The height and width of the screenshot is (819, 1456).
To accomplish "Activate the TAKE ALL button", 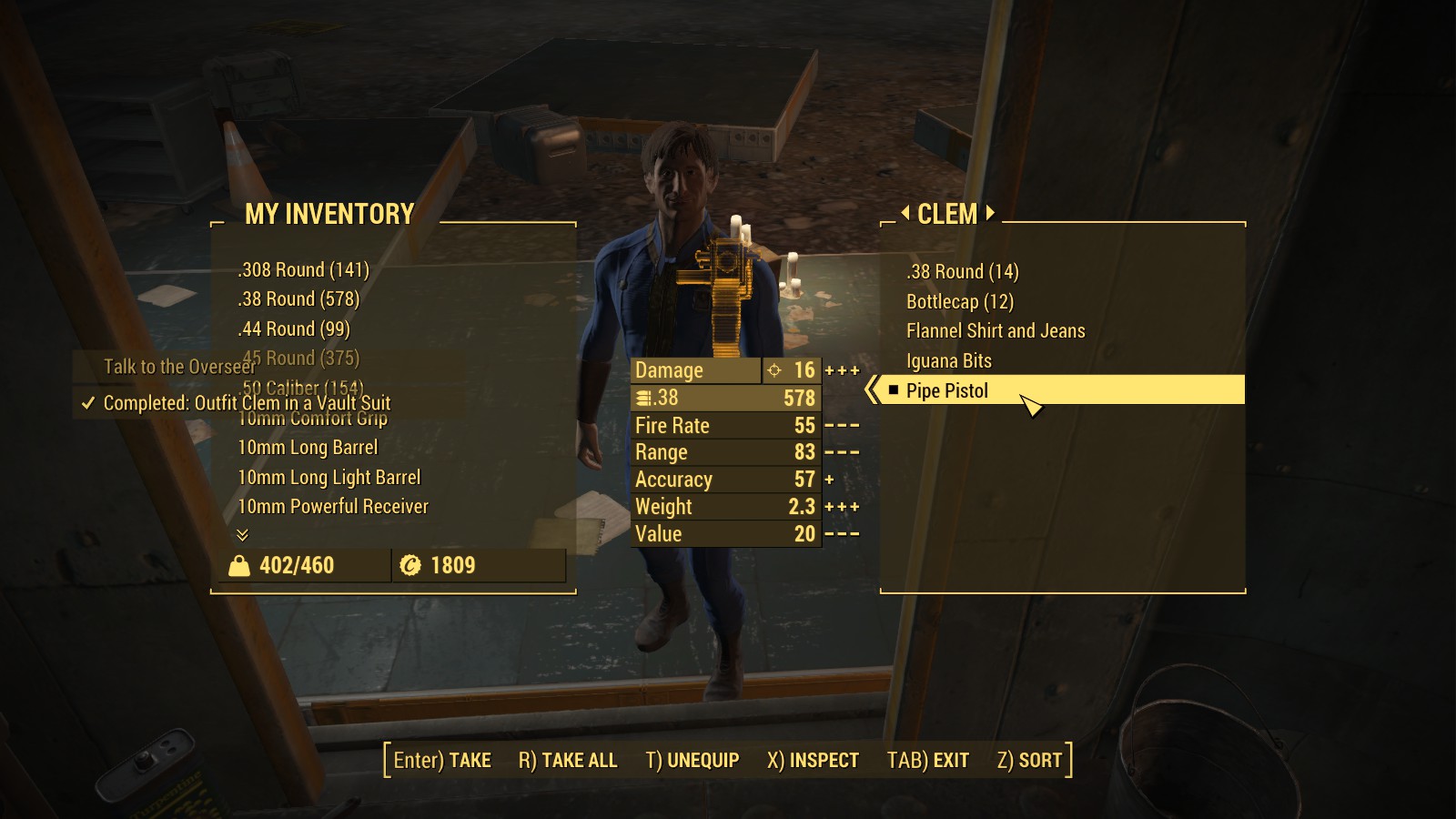I will pyautogui.click(x=568, y=761).
